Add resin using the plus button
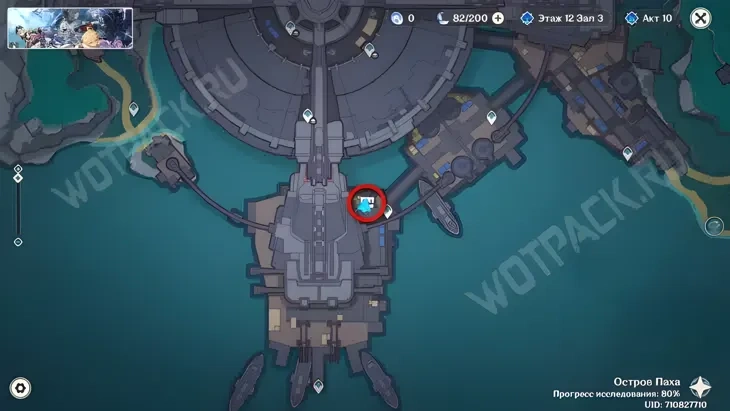The height and width of the screenshot is (411, 730). pos(498,18)
